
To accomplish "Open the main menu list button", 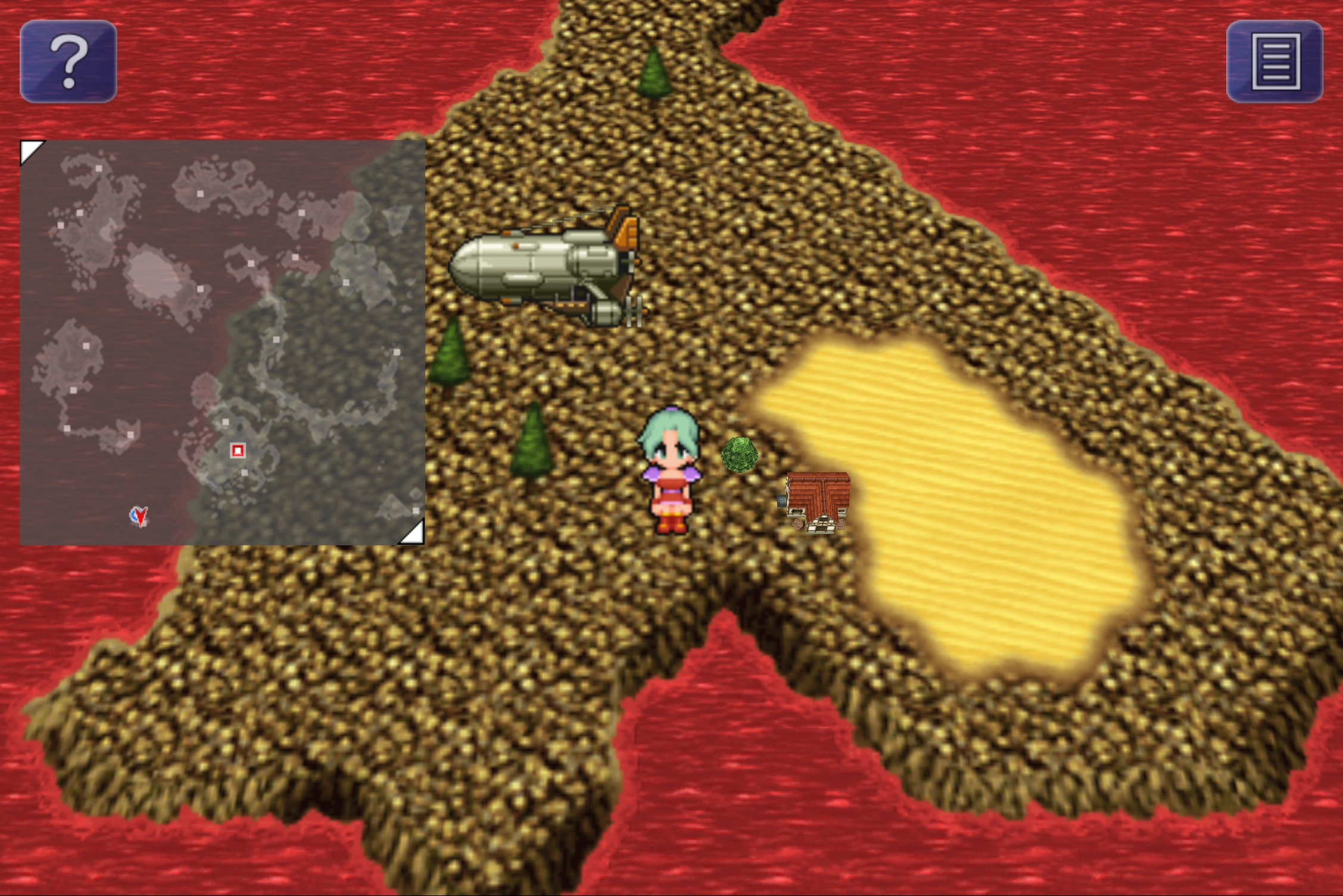I will click(1275, 61).
